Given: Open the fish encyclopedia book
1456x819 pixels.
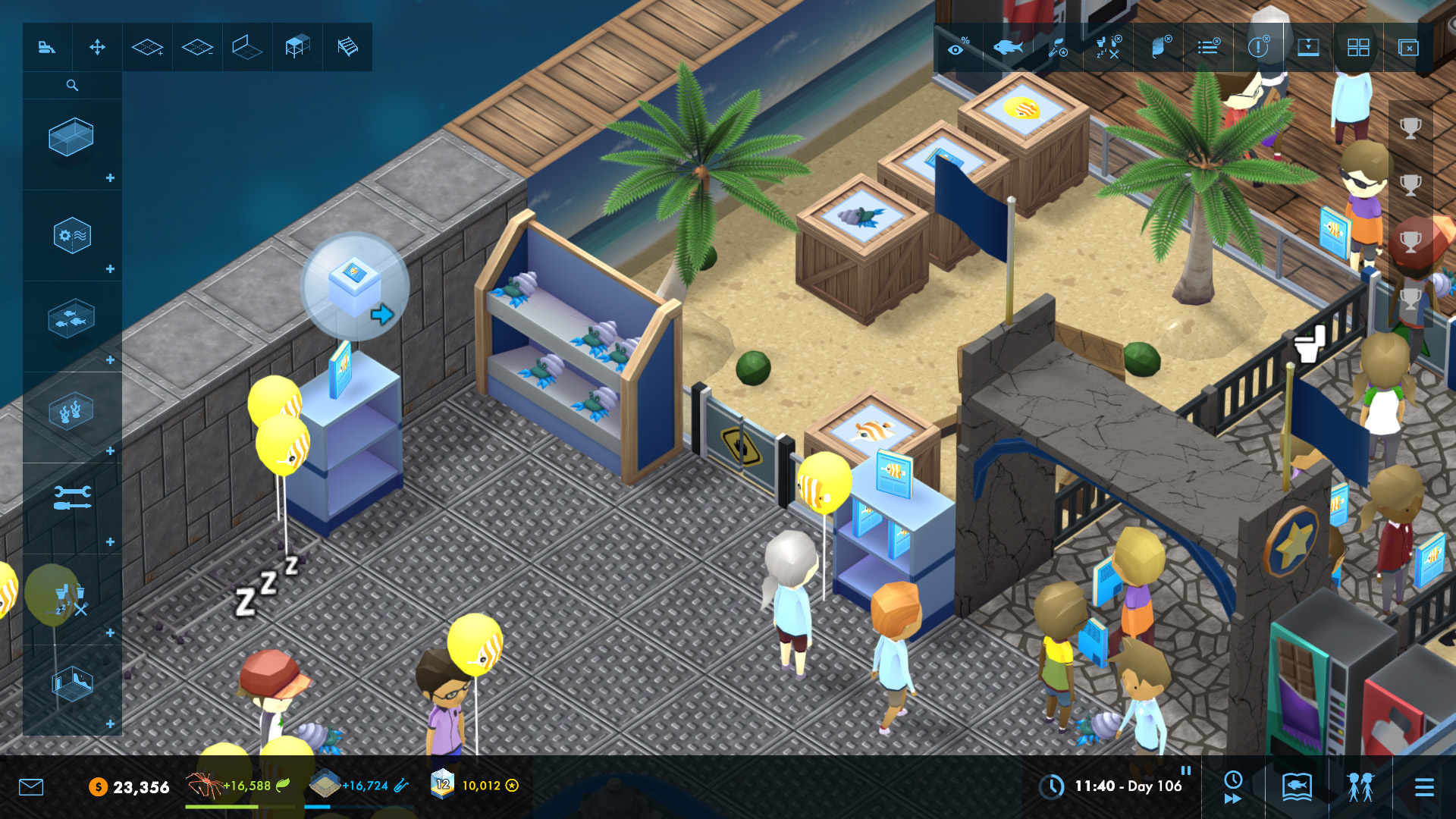Looking at the screenshot, I should point(1297,786).
